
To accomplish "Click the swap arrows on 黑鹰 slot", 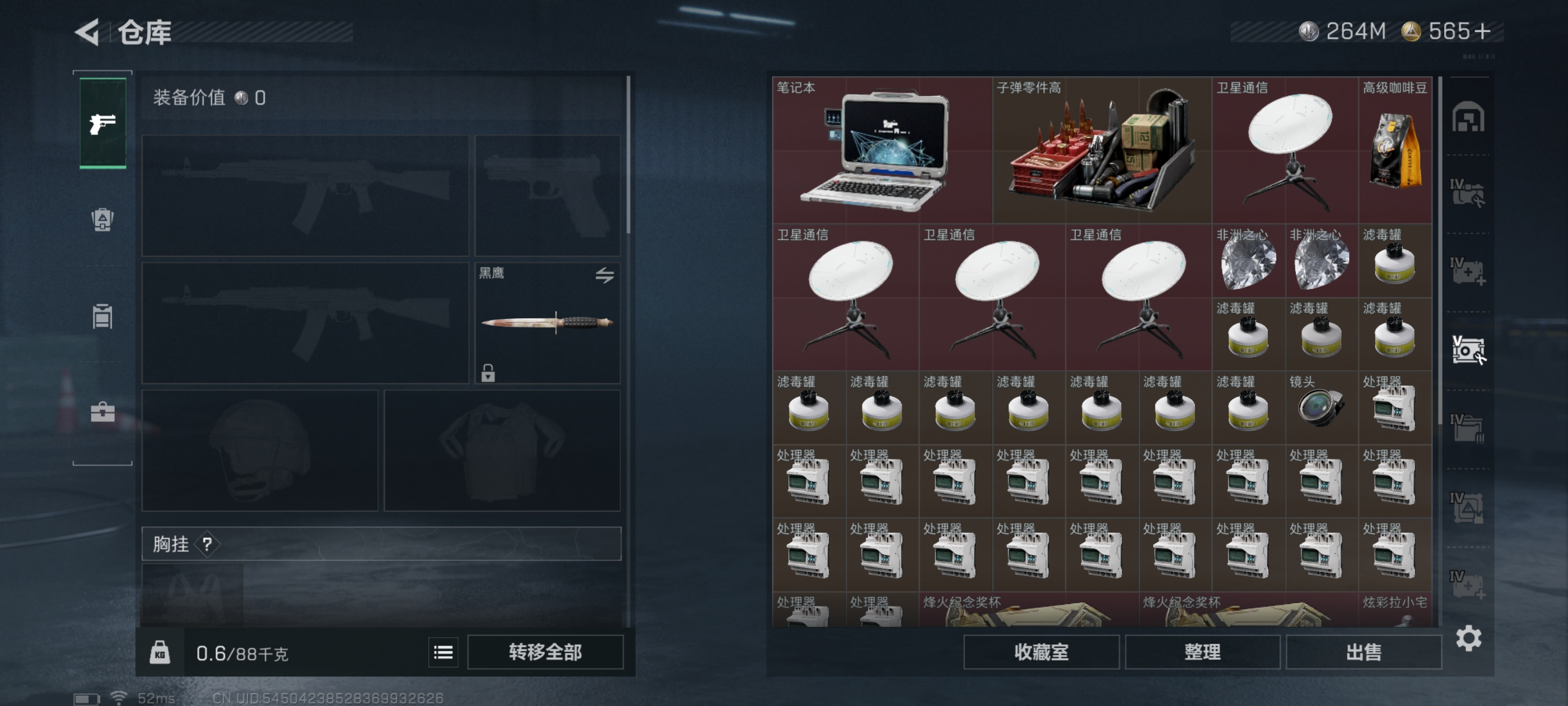I will [604, 275].
